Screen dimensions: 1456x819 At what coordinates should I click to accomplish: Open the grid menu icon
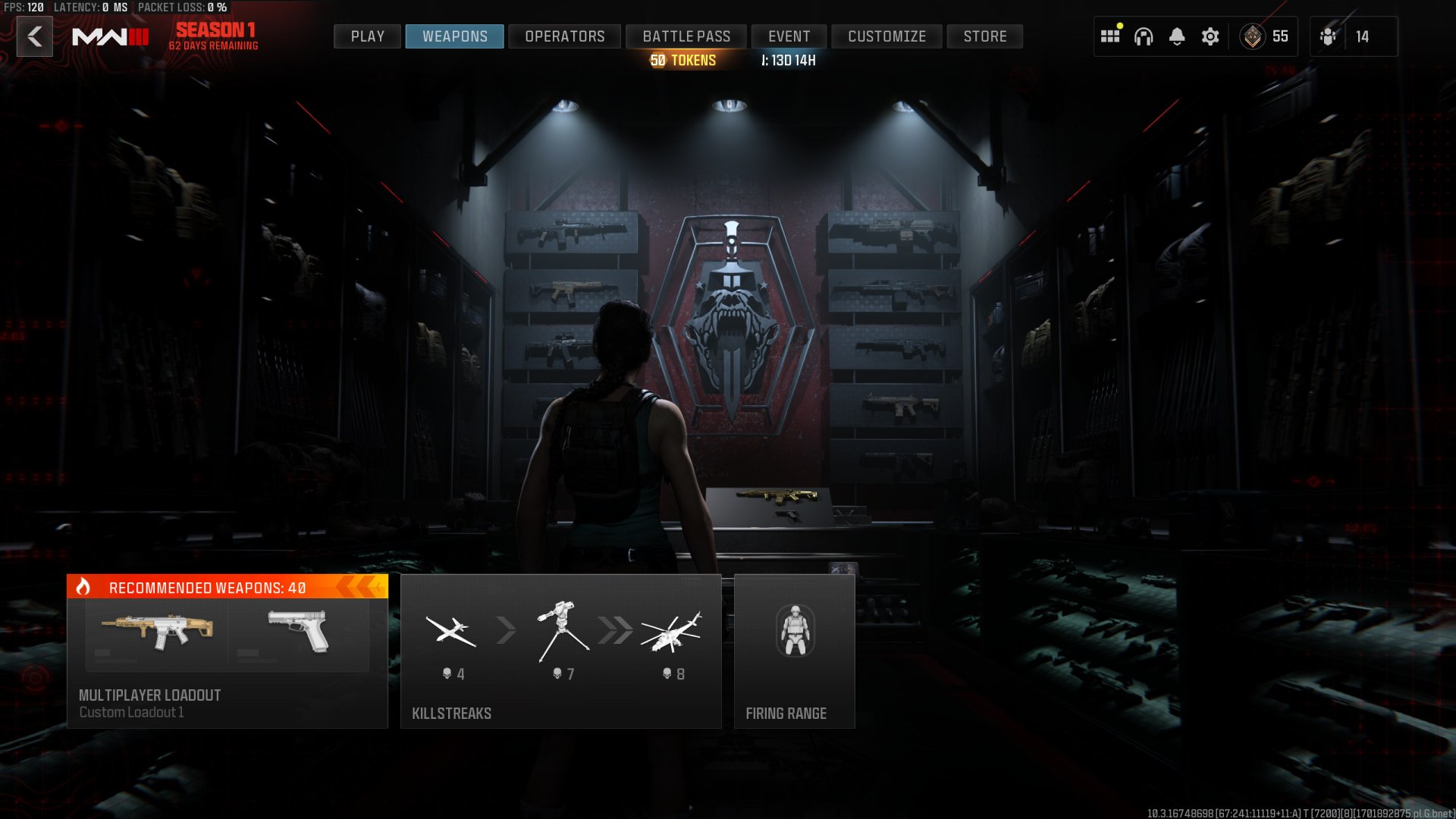point(1110,36)
